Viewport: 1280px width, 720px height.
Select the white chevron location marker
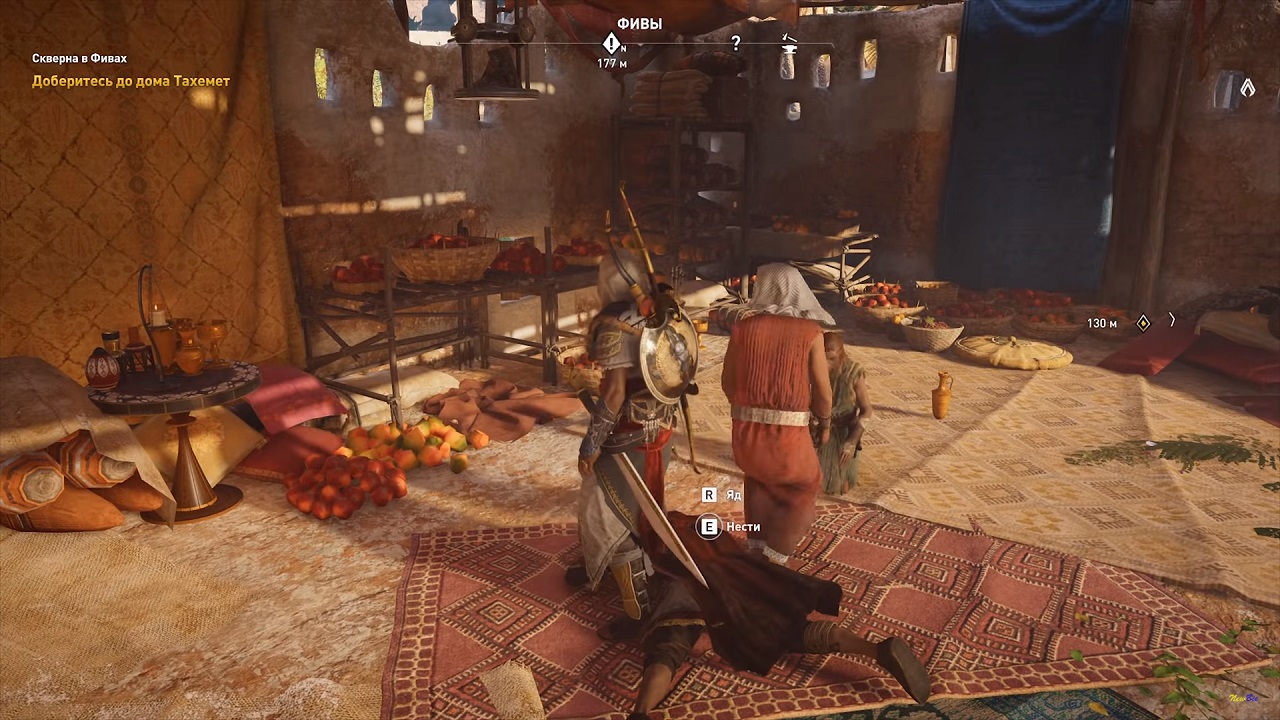point(1247,88)
